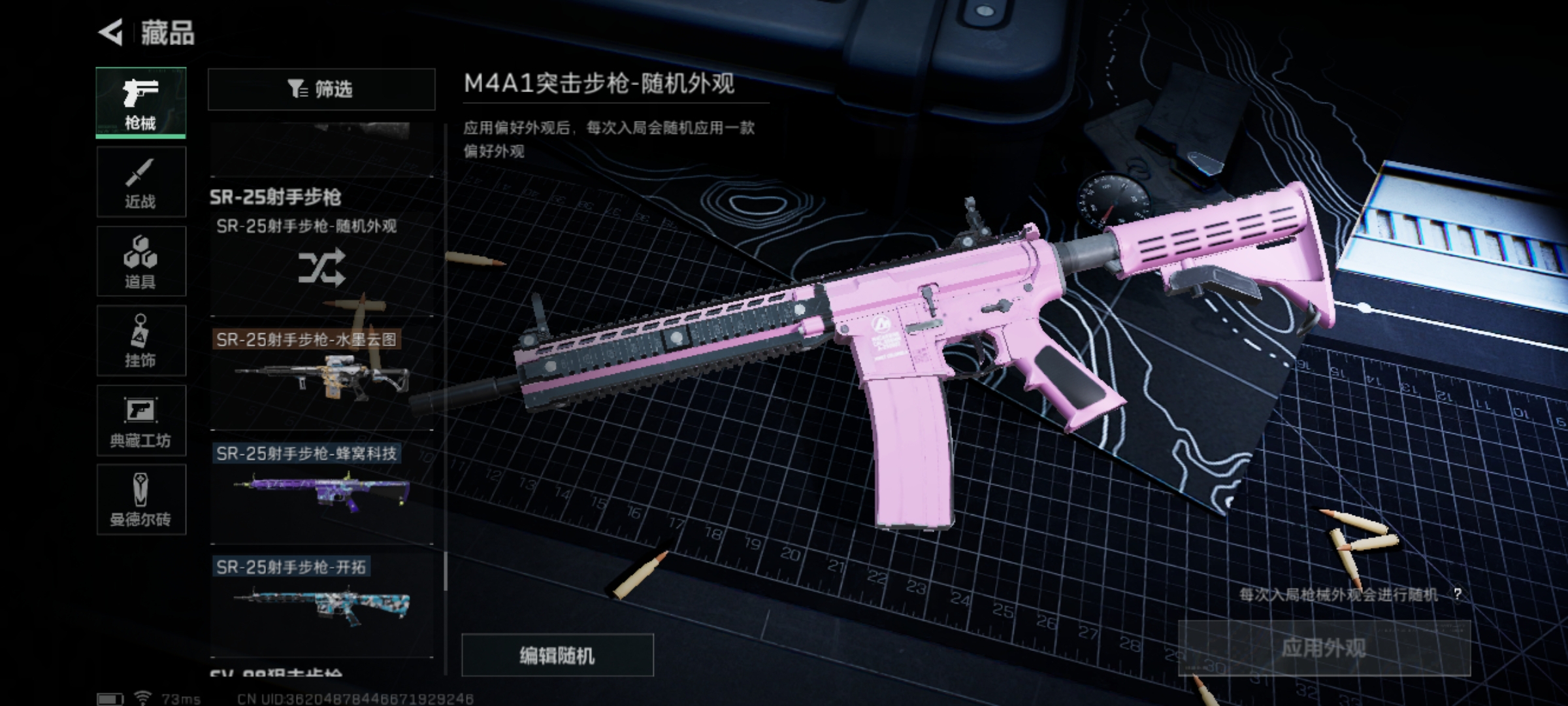1568x706 pixels.
Task: Click the 编辑随机 edit random button
Action: pyautogui.click(x=557, y=655)
